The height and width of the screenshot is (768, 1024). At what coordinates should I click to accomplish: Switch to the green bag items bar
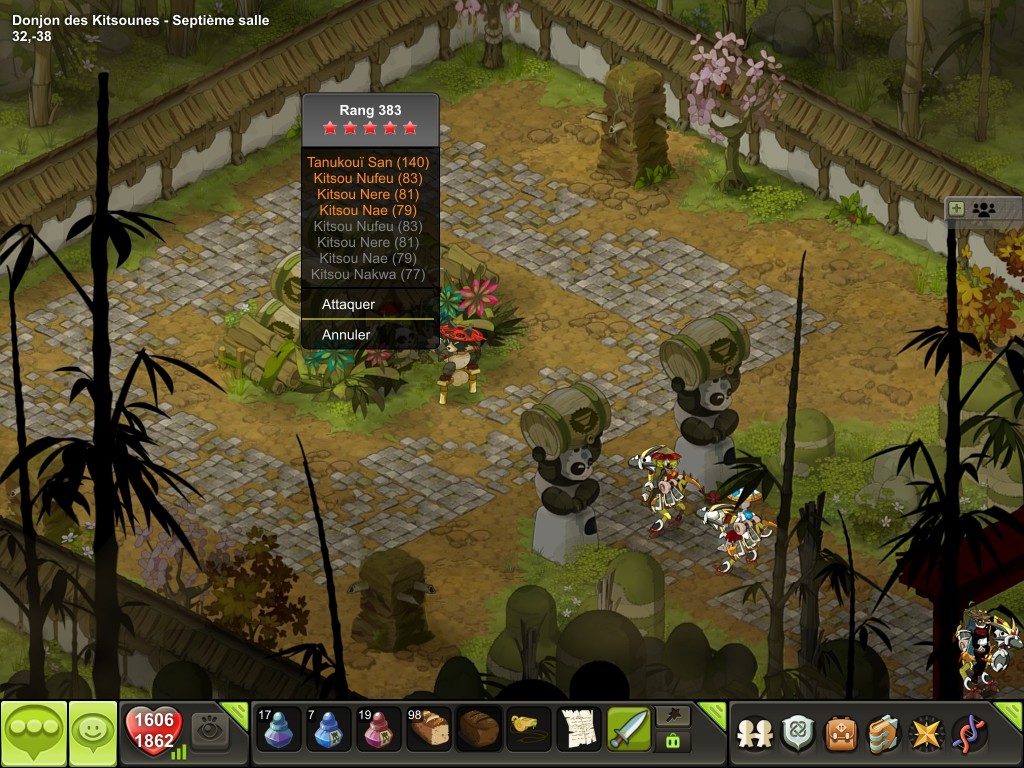670,742
